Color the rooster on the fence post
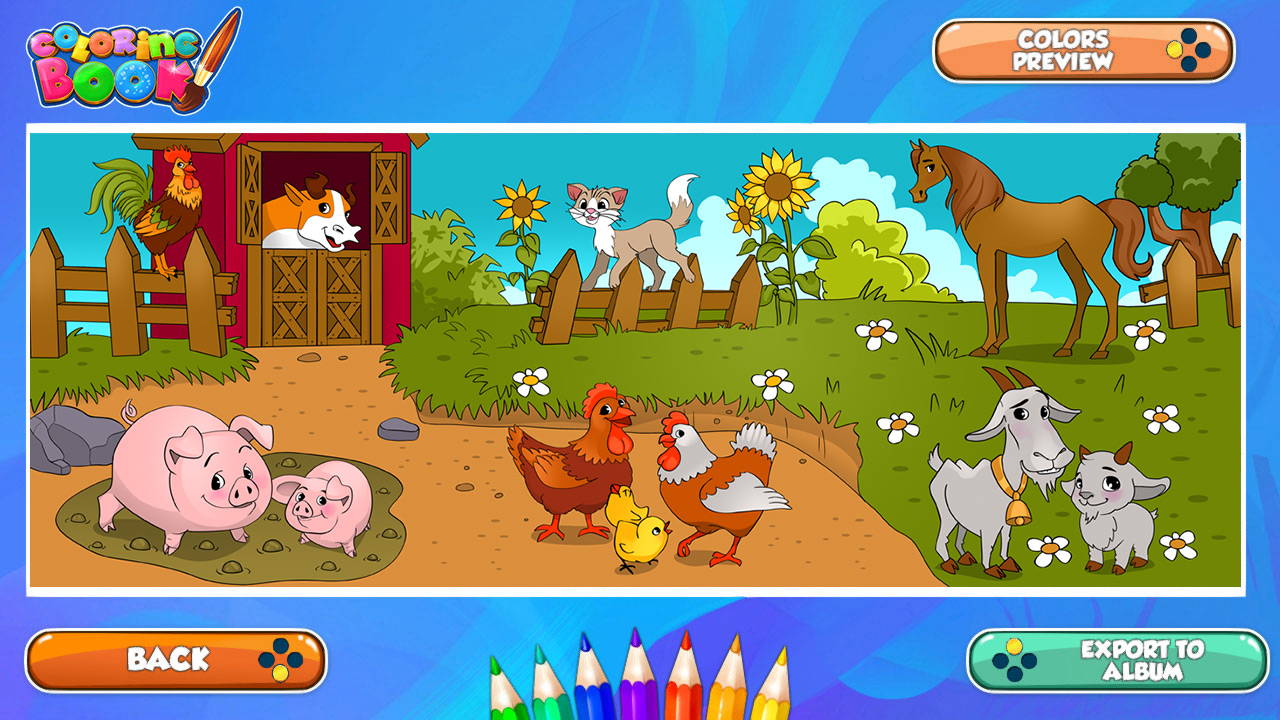Screen dimensions: 1280x720 (168, 210)
